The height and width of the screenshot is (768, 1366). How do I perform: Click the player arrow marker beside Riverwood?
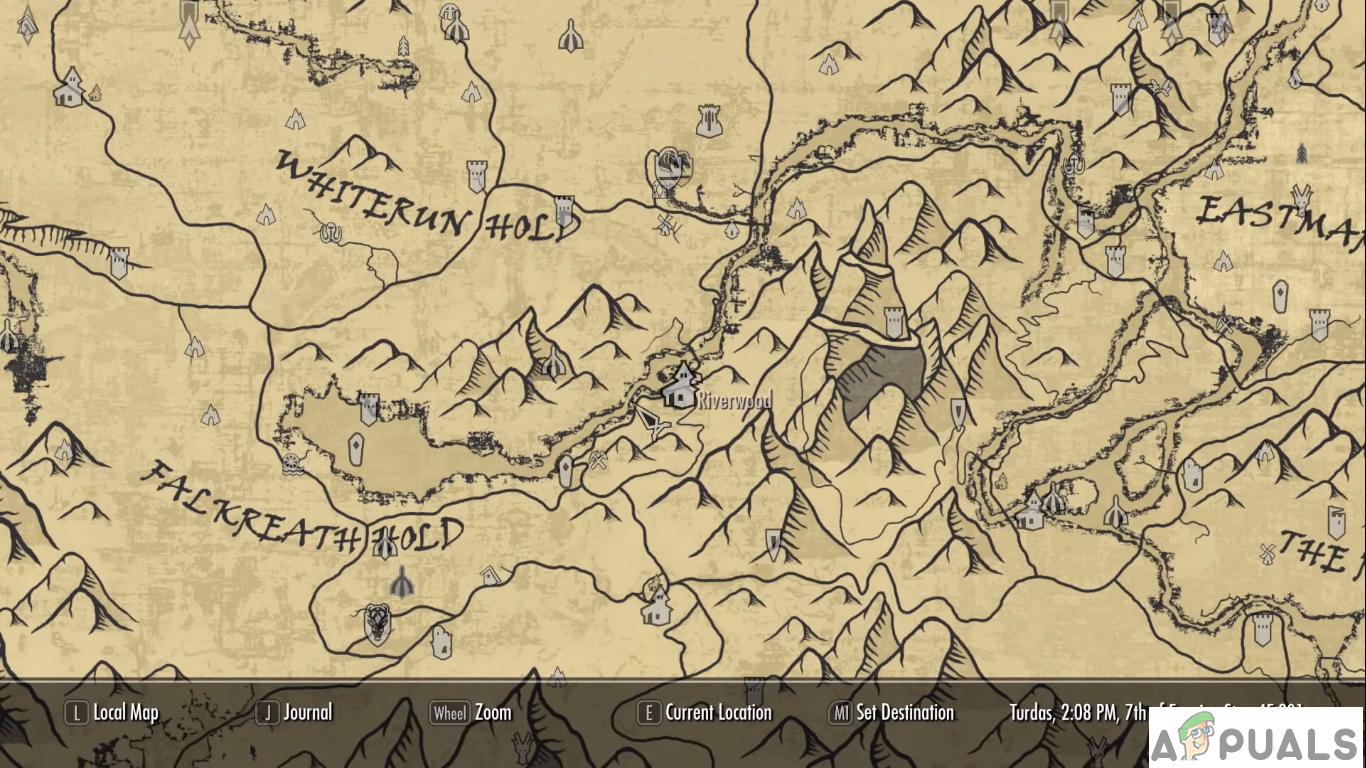654,424
